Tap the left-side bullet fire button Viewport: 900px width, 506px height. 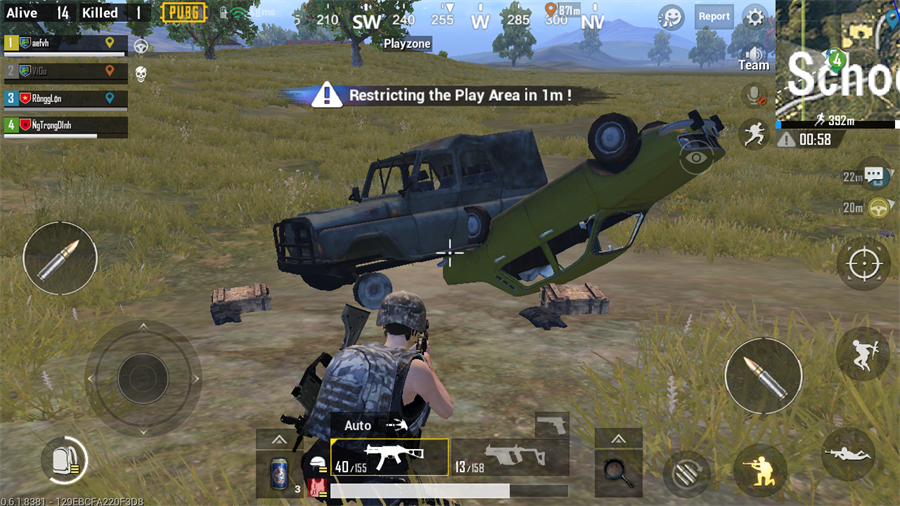click(60, 258)
